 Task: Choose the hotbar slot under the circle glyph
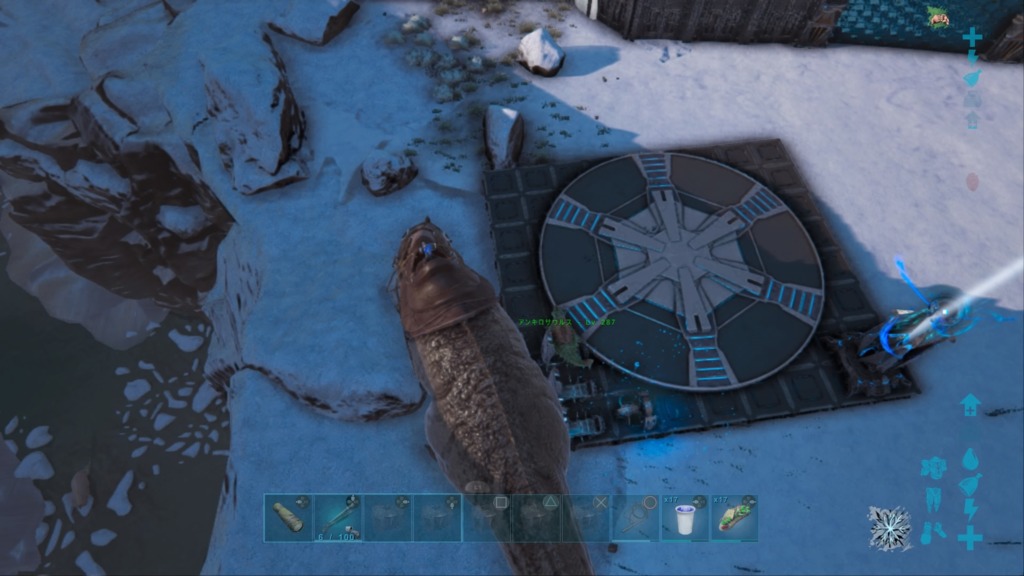(x=636, y=518)
